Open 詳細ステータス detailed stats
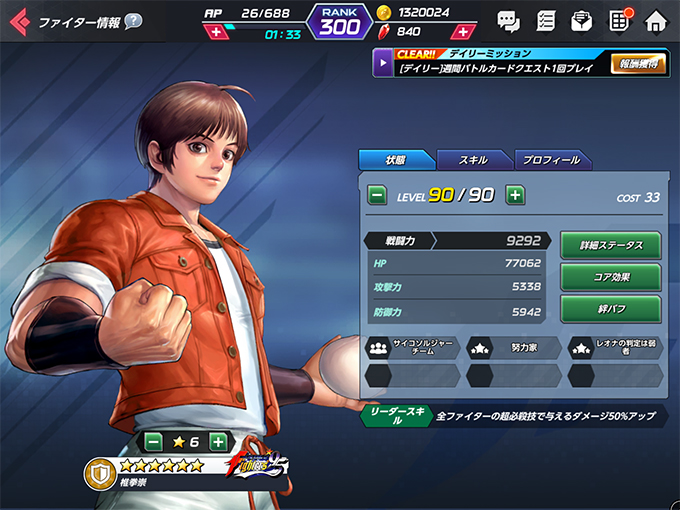This screenshot has width=680, height=510. click(610, 245)
